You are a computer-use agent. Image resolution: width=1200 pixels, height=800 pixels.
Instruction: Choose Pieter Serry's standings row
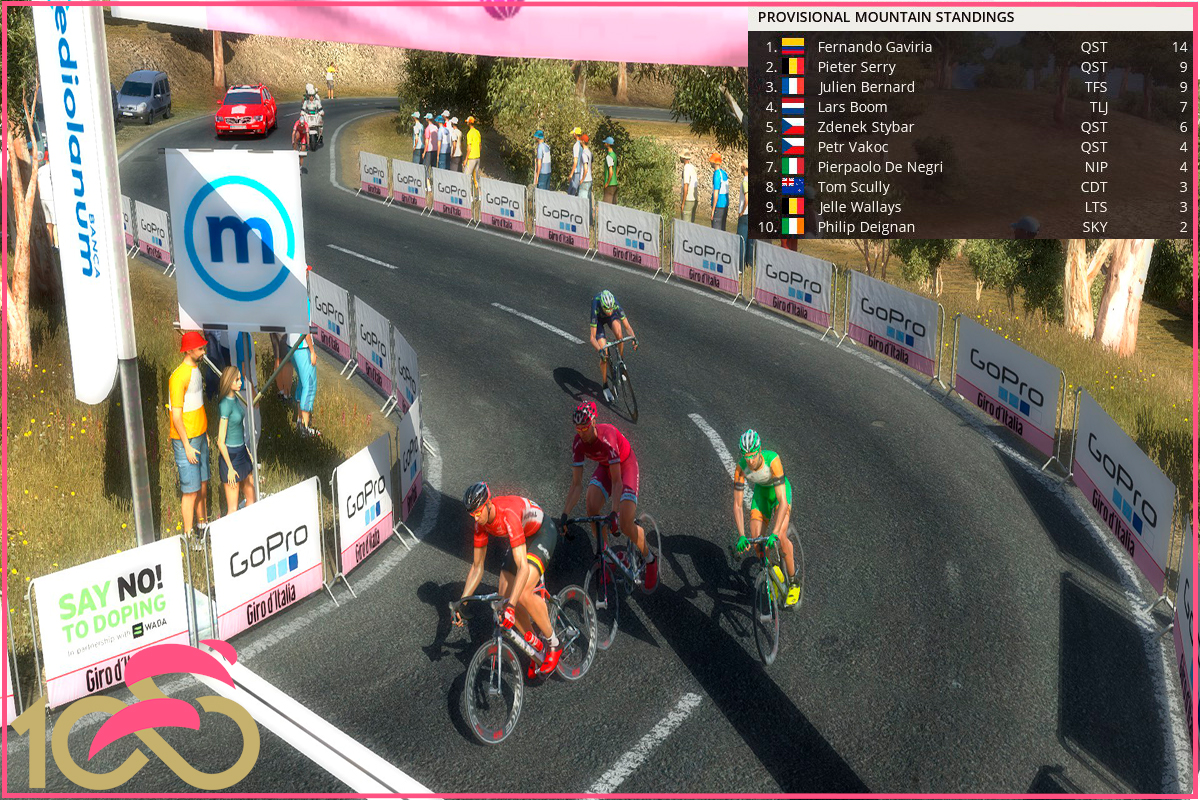coord(856,67)
